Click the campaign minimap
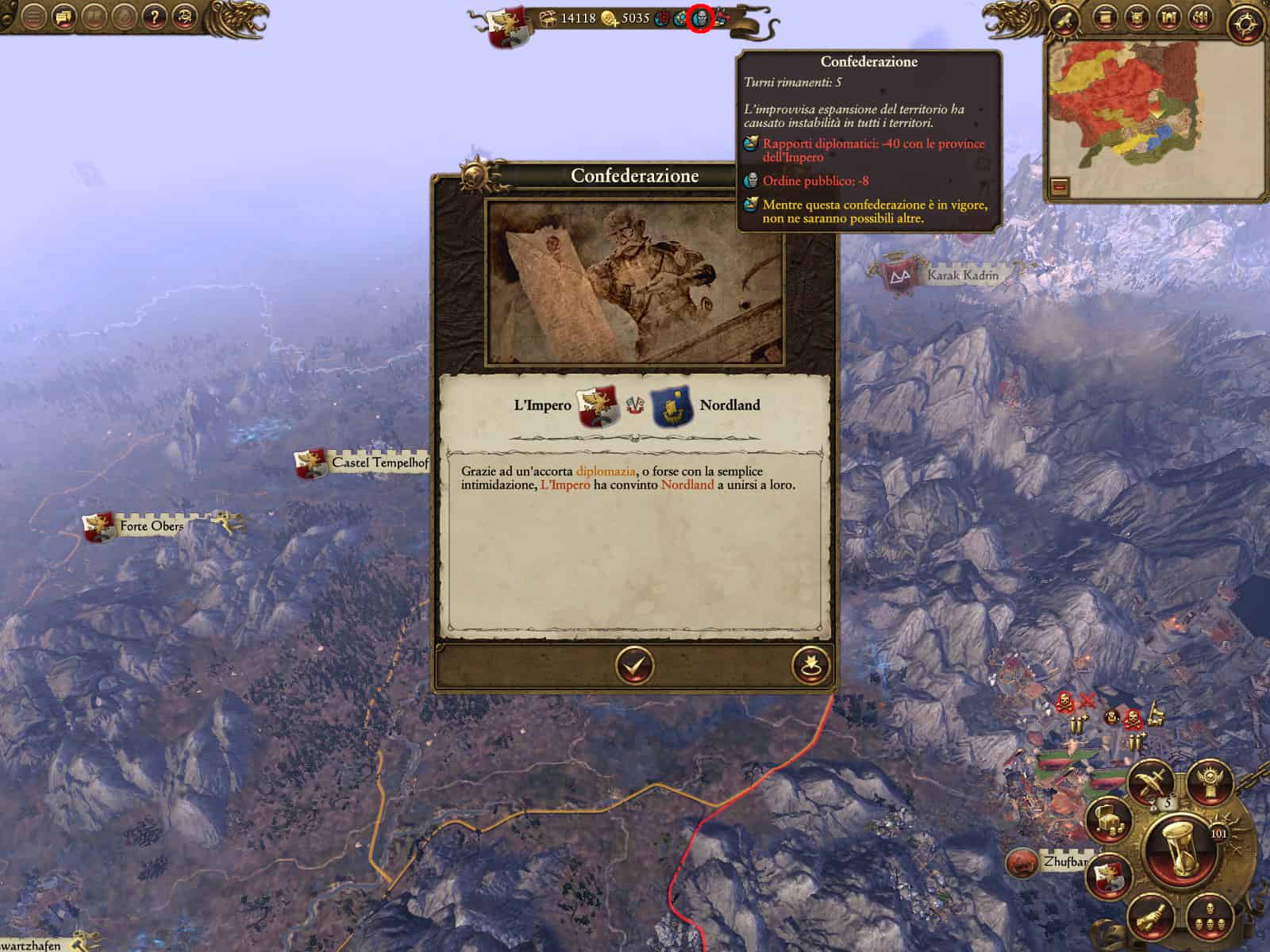The image size is (1270, 952). 1129,111
